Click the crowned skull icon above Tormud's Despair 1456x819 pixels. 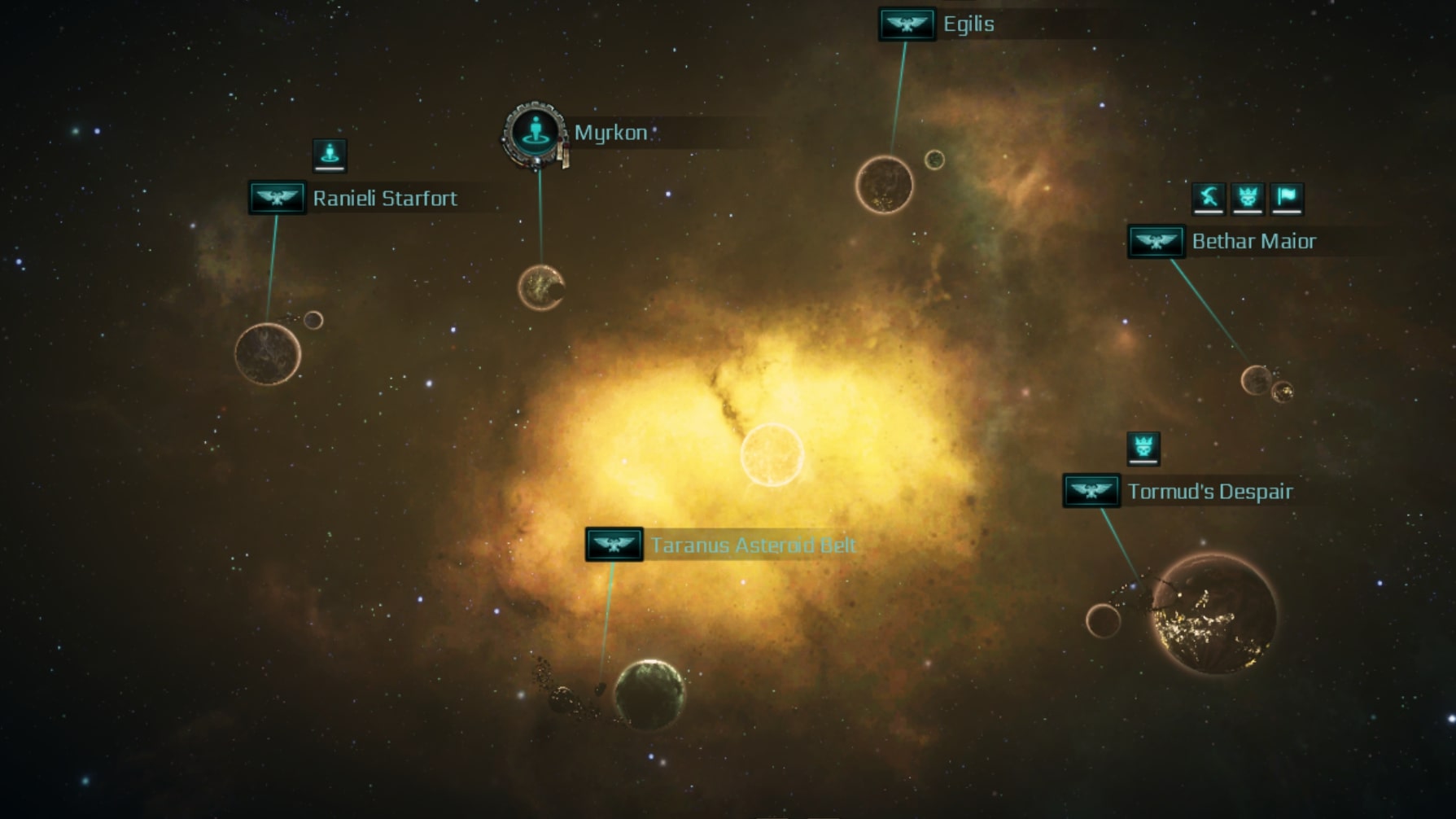click(x=1143, y=448)
